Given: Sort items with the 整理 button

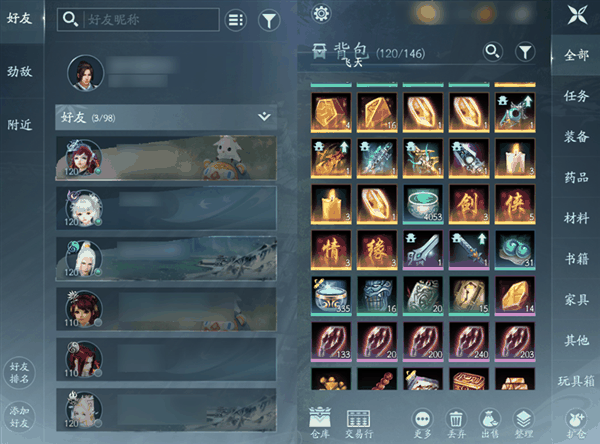Looking at the screenshot, I should pyautogui.click(x=523, y=422).
